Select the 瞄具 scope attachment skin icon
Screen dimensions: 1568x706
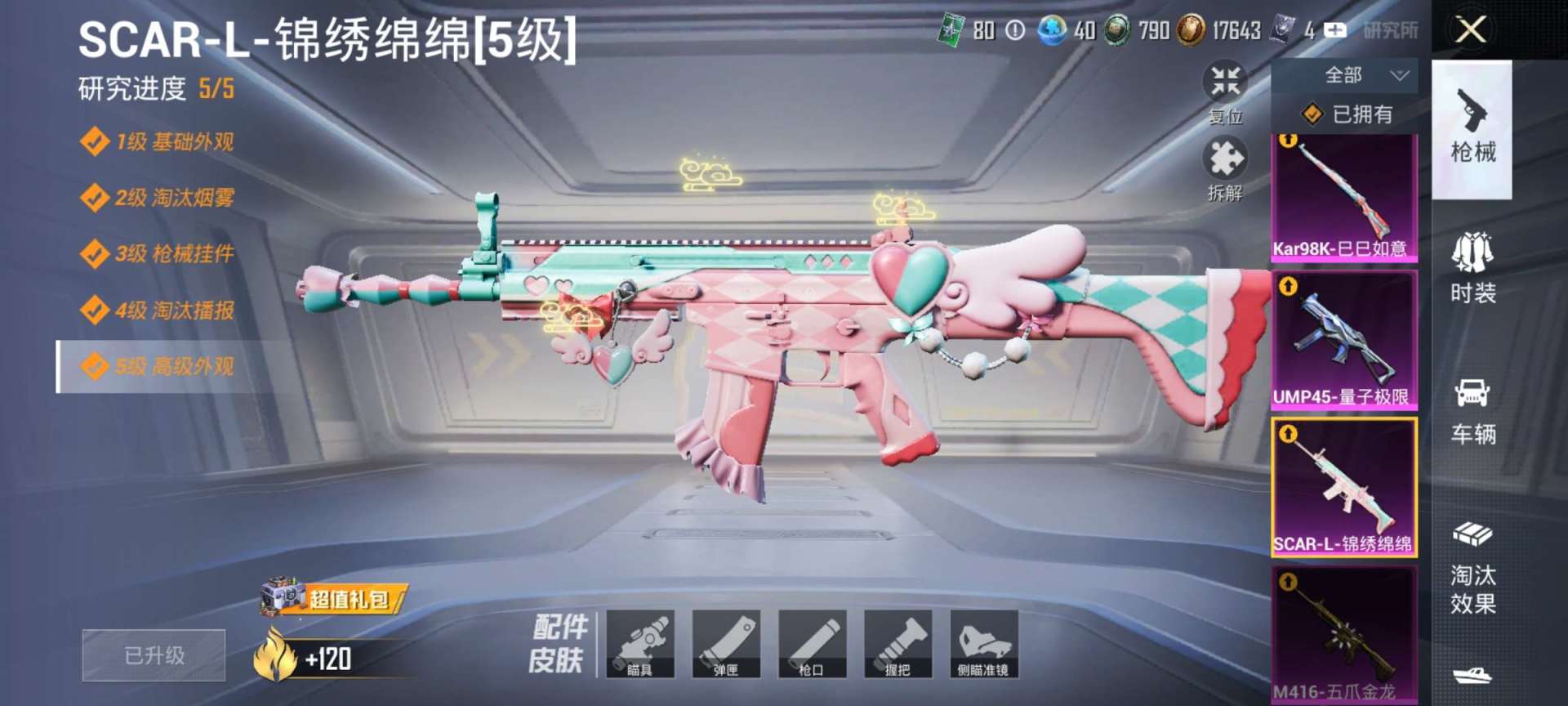click(642, 646)
